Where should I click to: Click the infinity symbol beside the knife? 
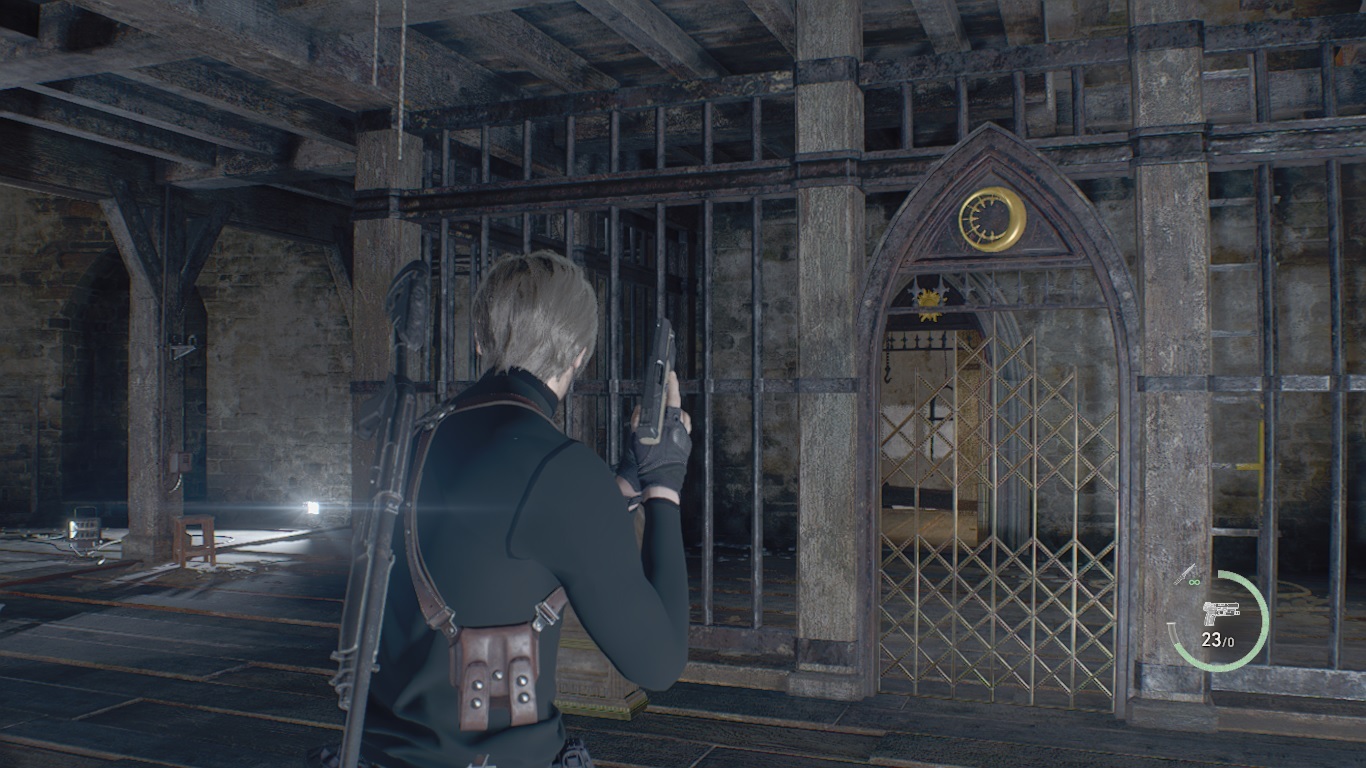(1193, 582)
